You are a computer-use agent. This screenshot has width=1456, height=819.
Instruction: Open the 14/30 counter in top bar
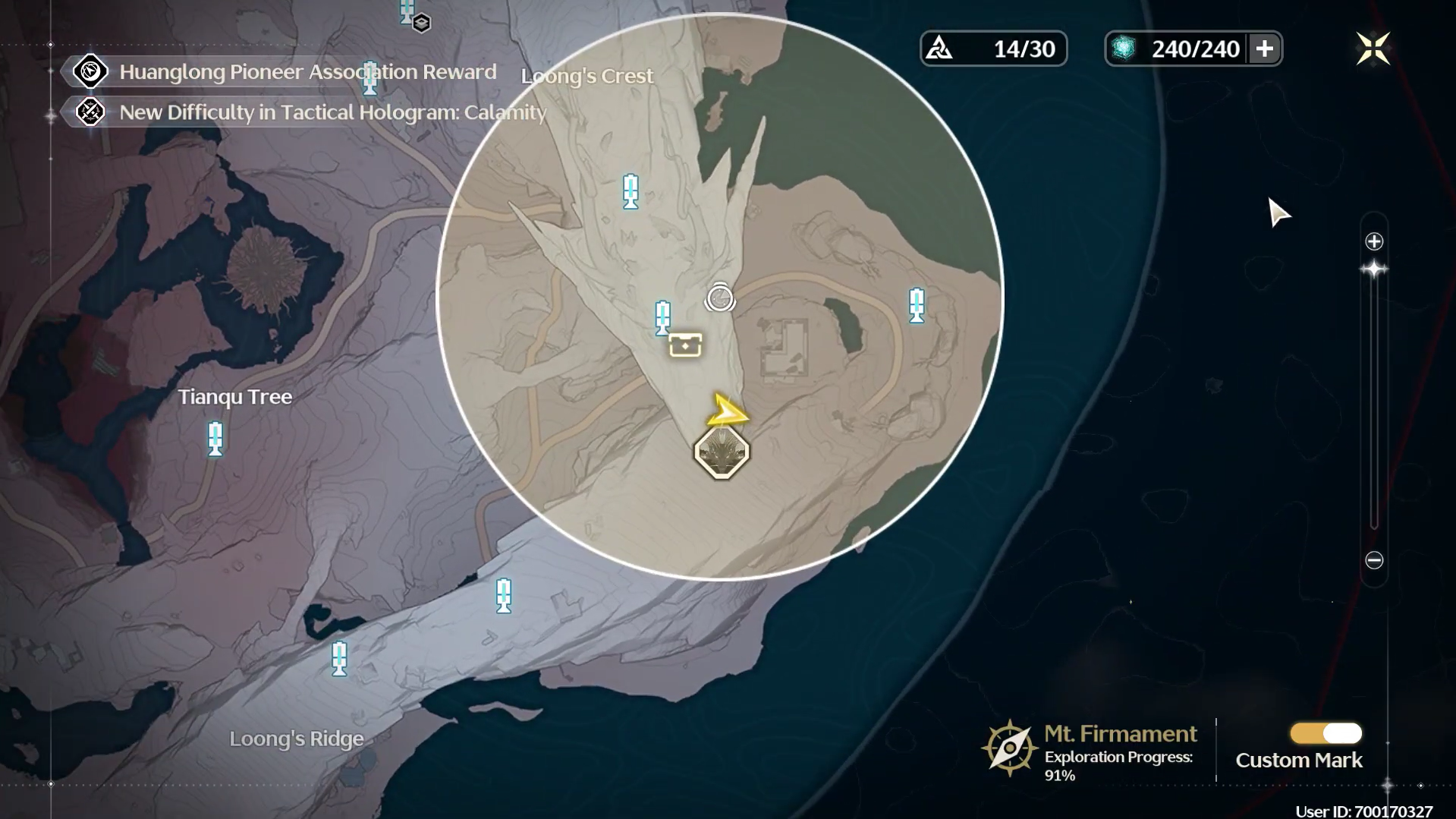pos(993,49)
